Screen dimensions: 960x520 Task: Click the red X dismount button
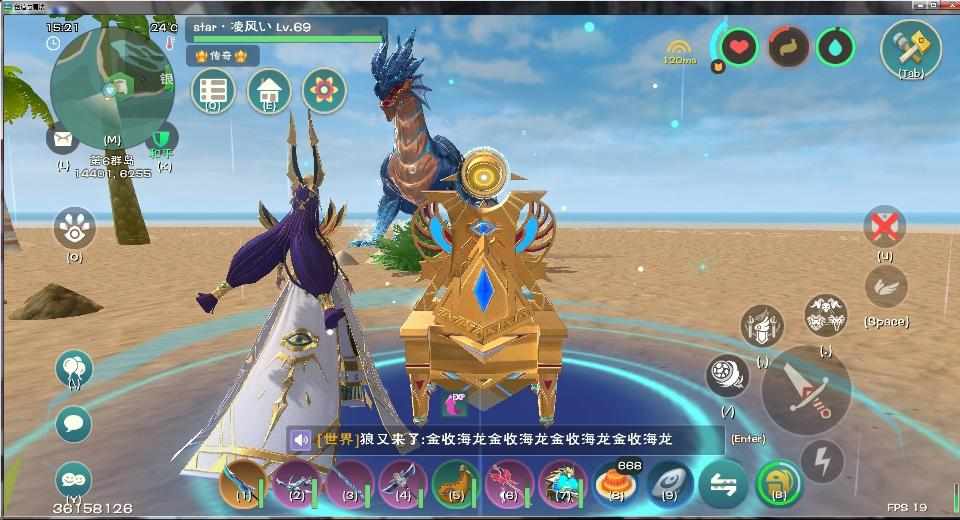pyautogui.click(x=884, y=227)
